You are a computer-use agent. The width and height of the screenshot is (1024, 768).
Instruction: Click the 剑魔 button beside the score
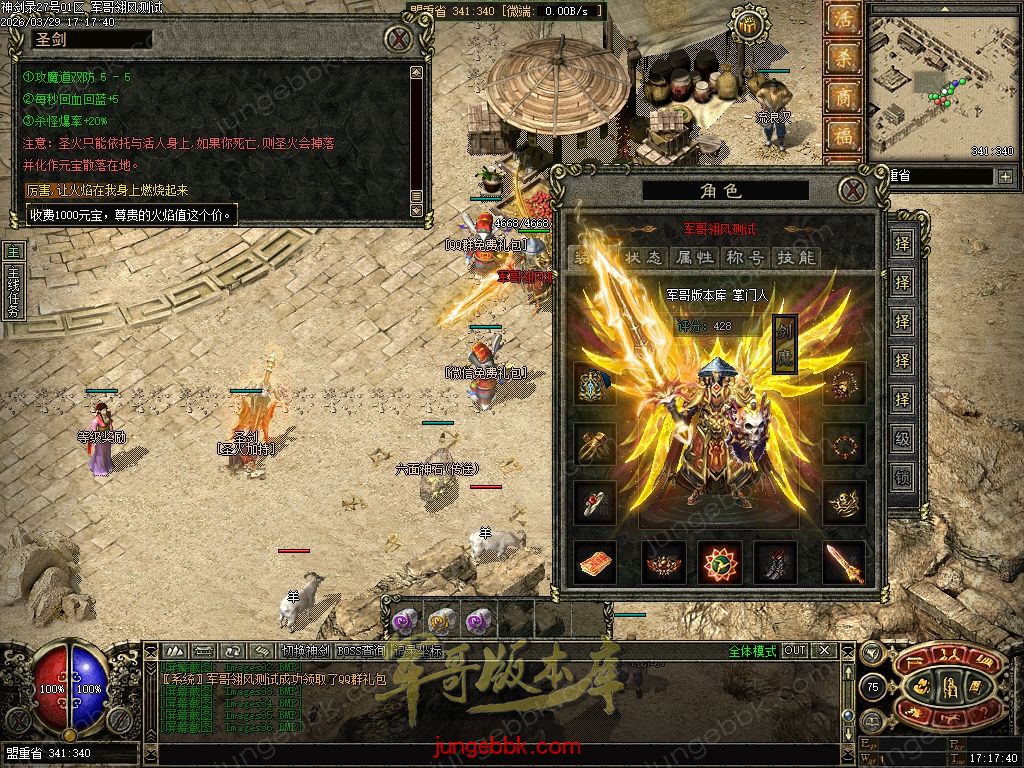[784, 344]
